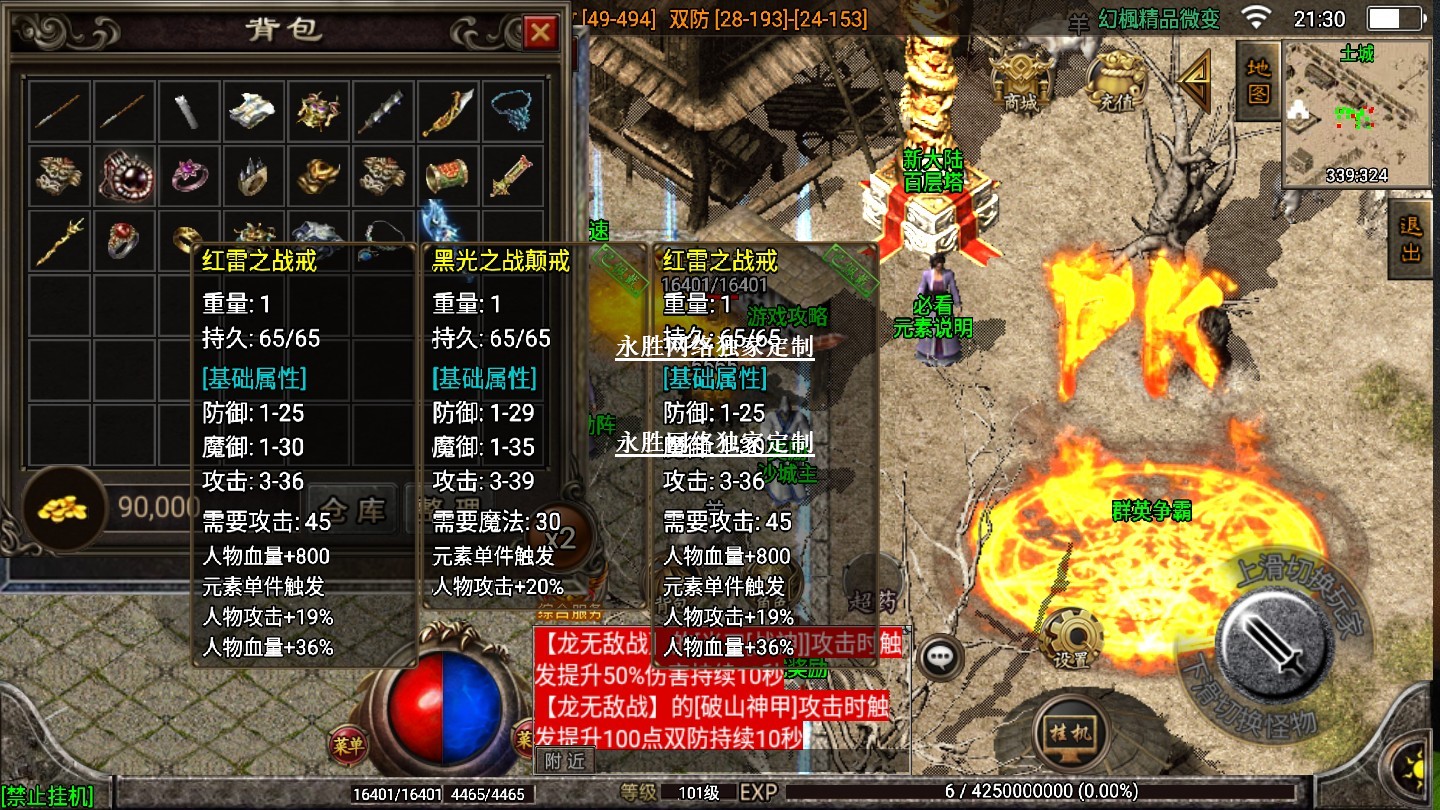Pick the blue beaded necklace item

[x=513, y=112]
